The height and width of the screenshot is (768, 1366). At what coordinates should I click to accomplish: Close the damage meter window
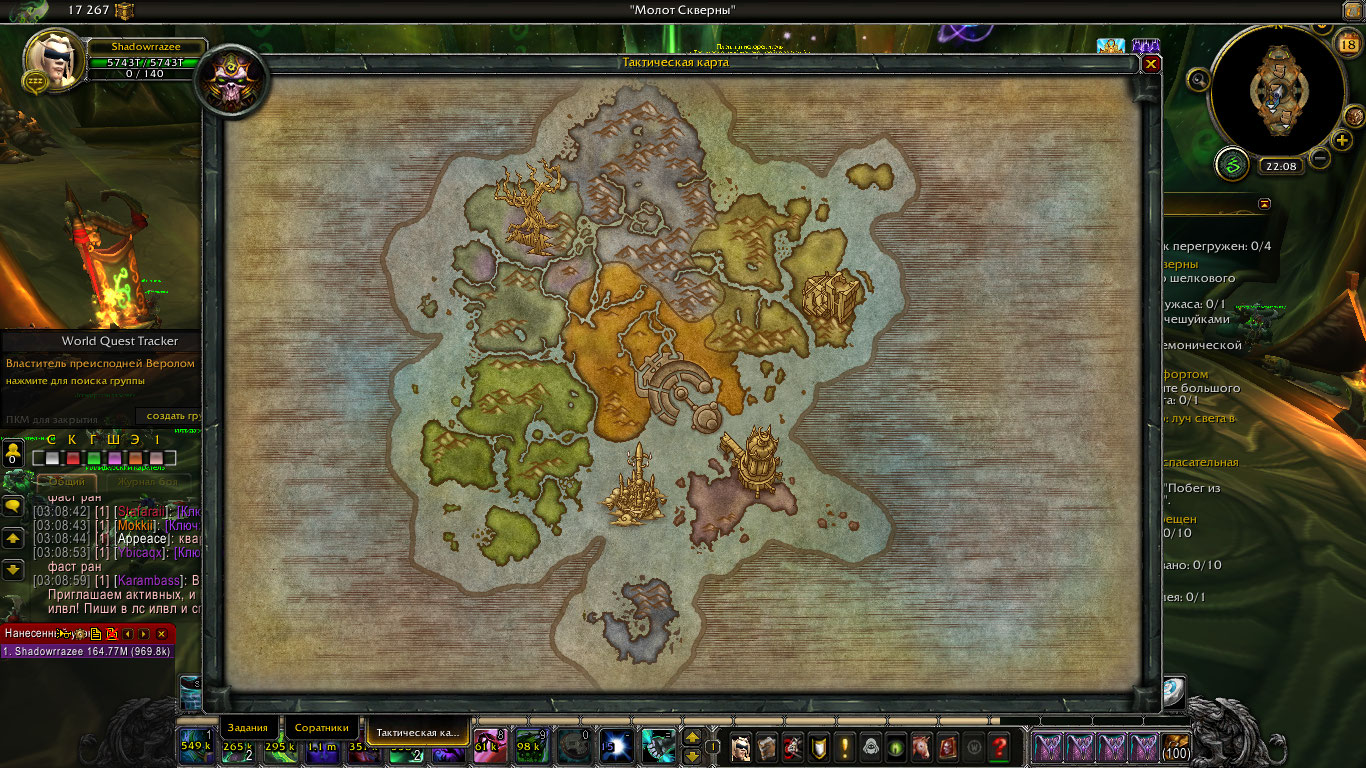161,633
